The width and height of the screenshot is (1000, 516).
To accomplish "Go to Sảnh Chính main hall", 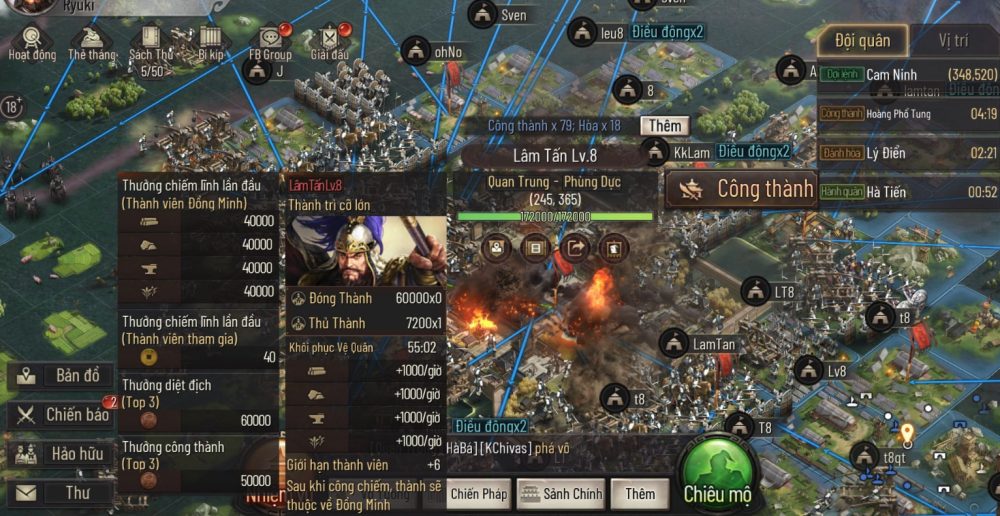I will pyautogui.click(x=561, y=493).
